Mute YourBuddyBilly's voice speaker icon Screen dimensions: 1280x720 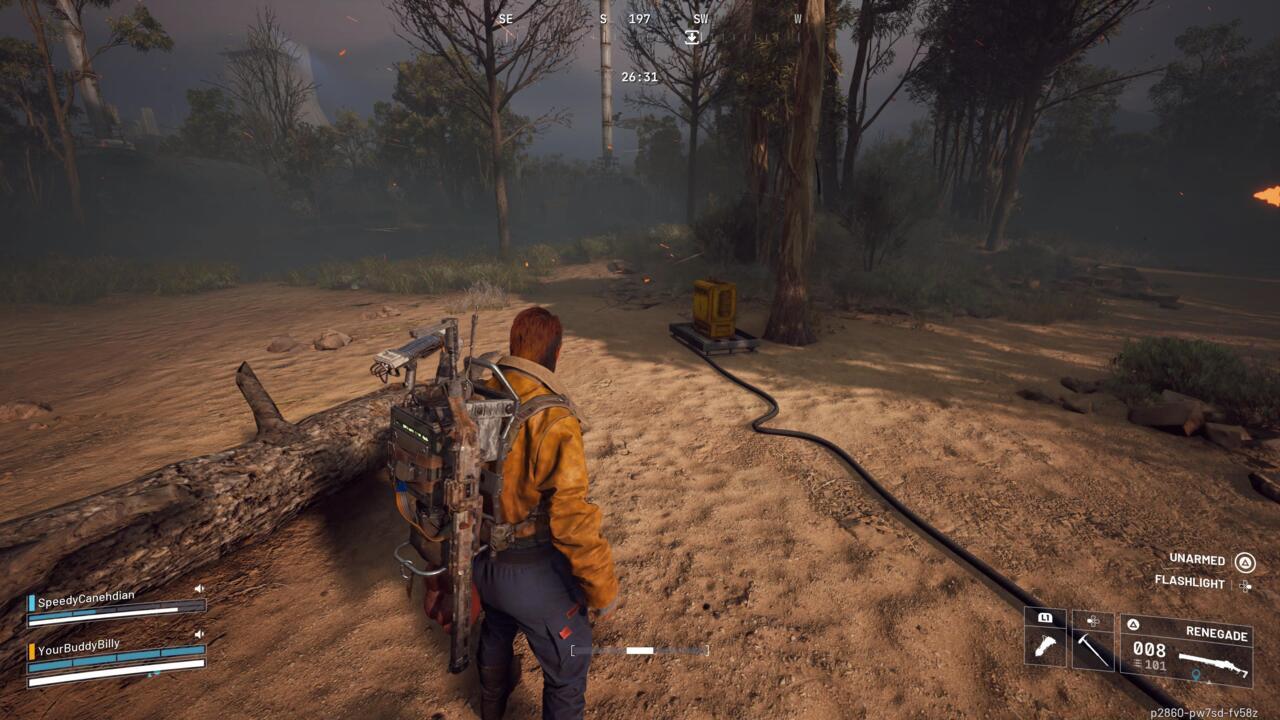point(199,634)
